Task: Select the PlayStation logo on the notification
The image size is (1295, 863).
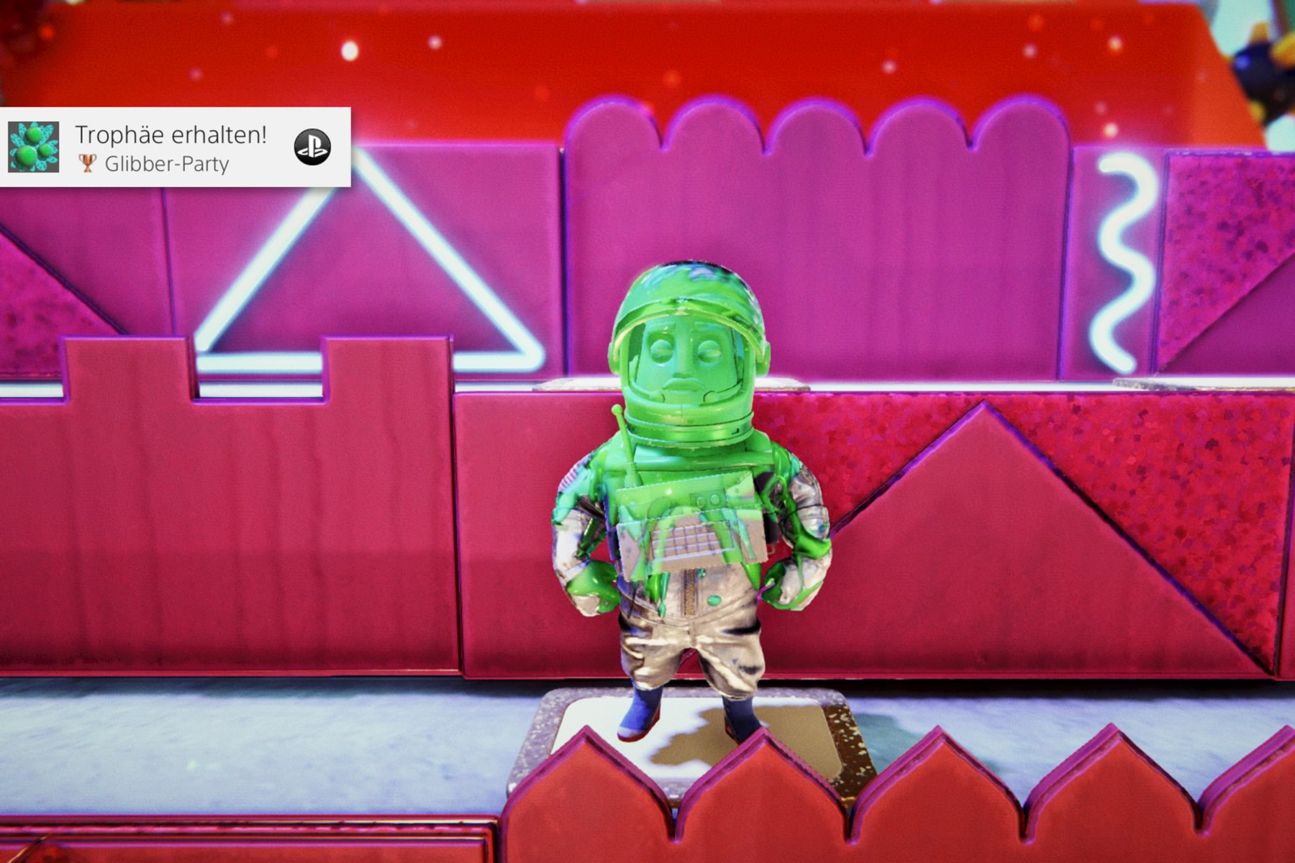Action: 312,147
